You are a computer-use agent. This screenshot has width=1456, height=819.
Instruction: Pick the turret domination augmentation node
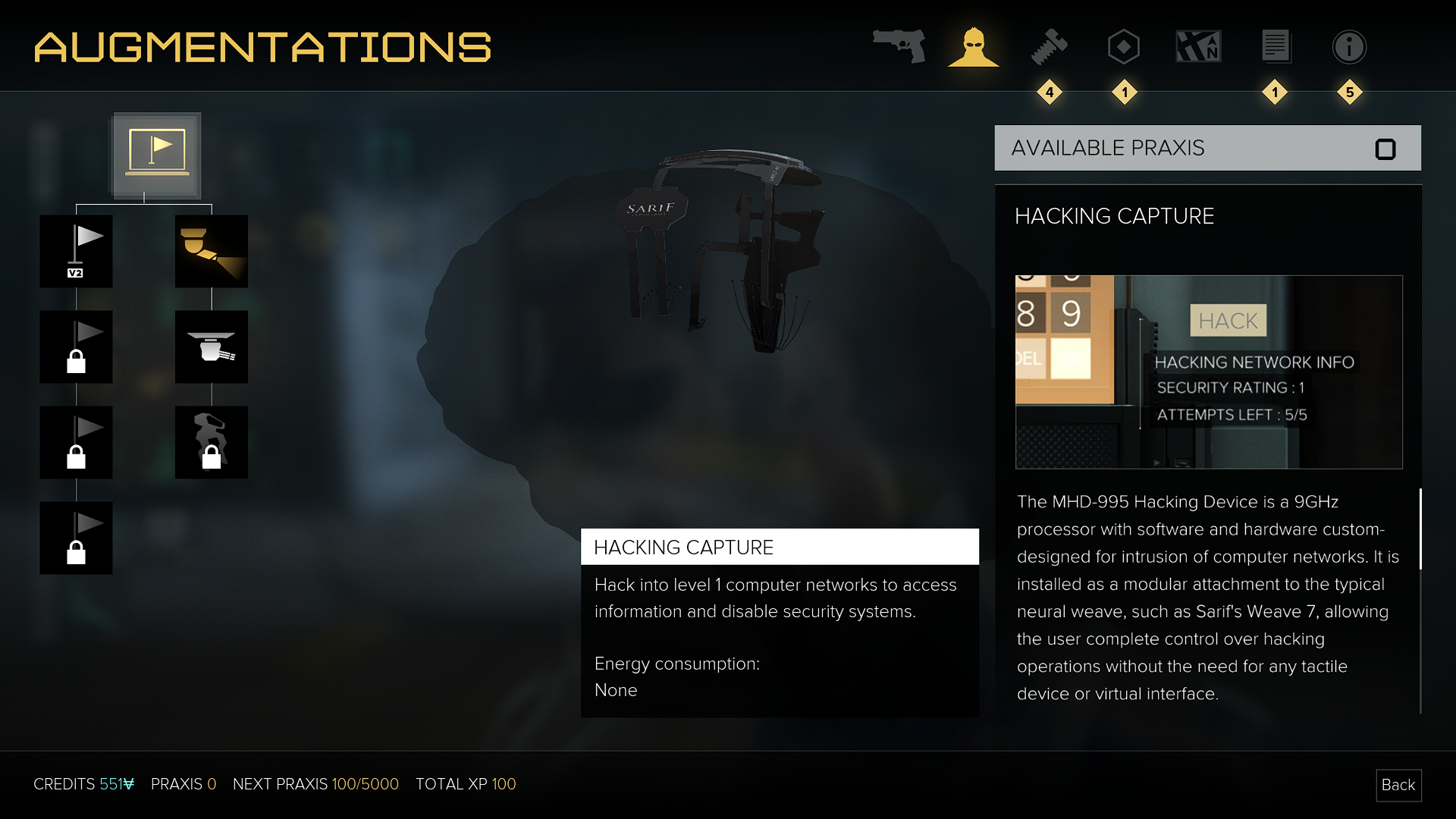[211, 347]
